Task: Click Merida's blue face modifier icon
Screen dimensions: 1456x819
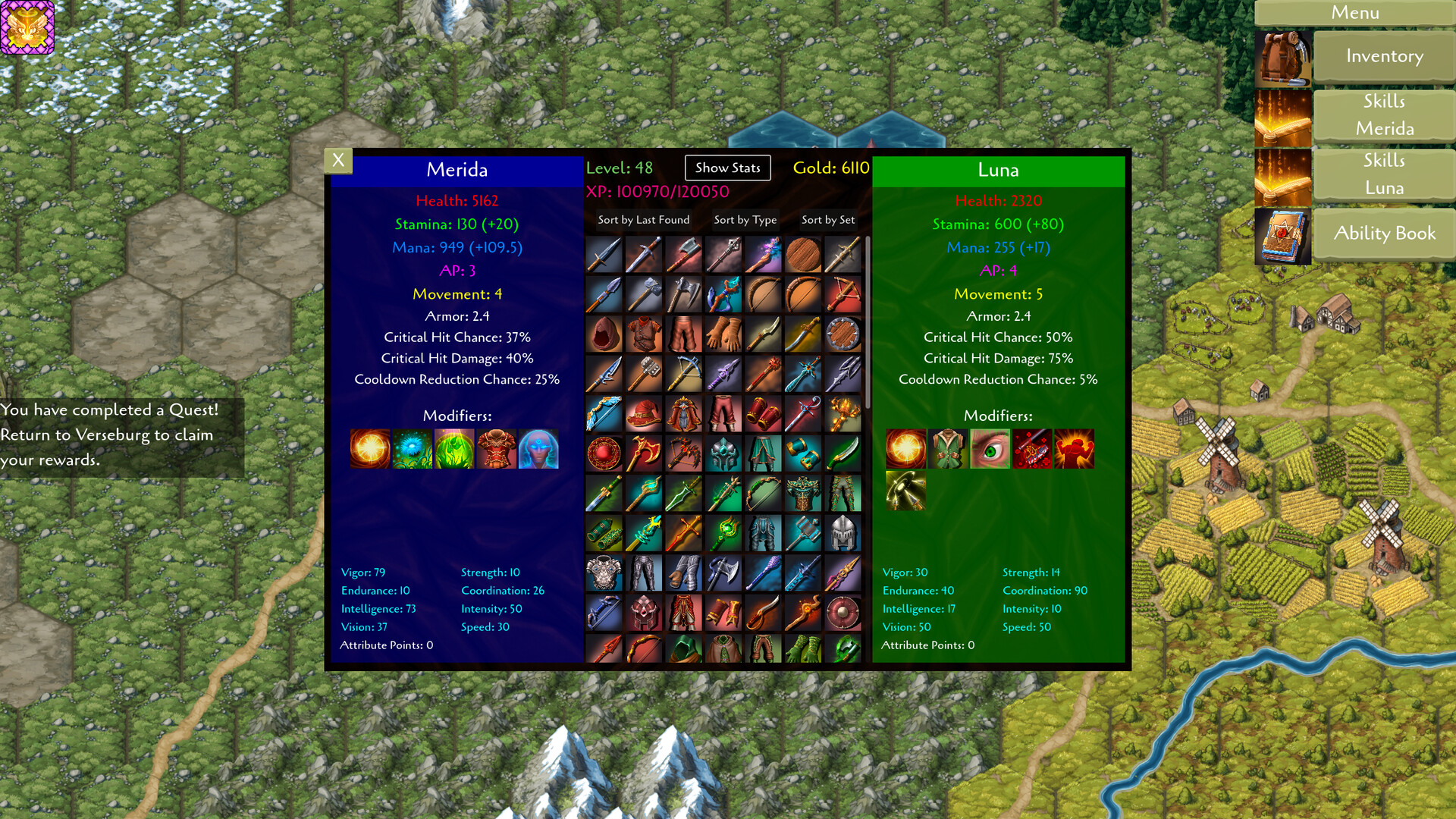Action: [538, 449]
